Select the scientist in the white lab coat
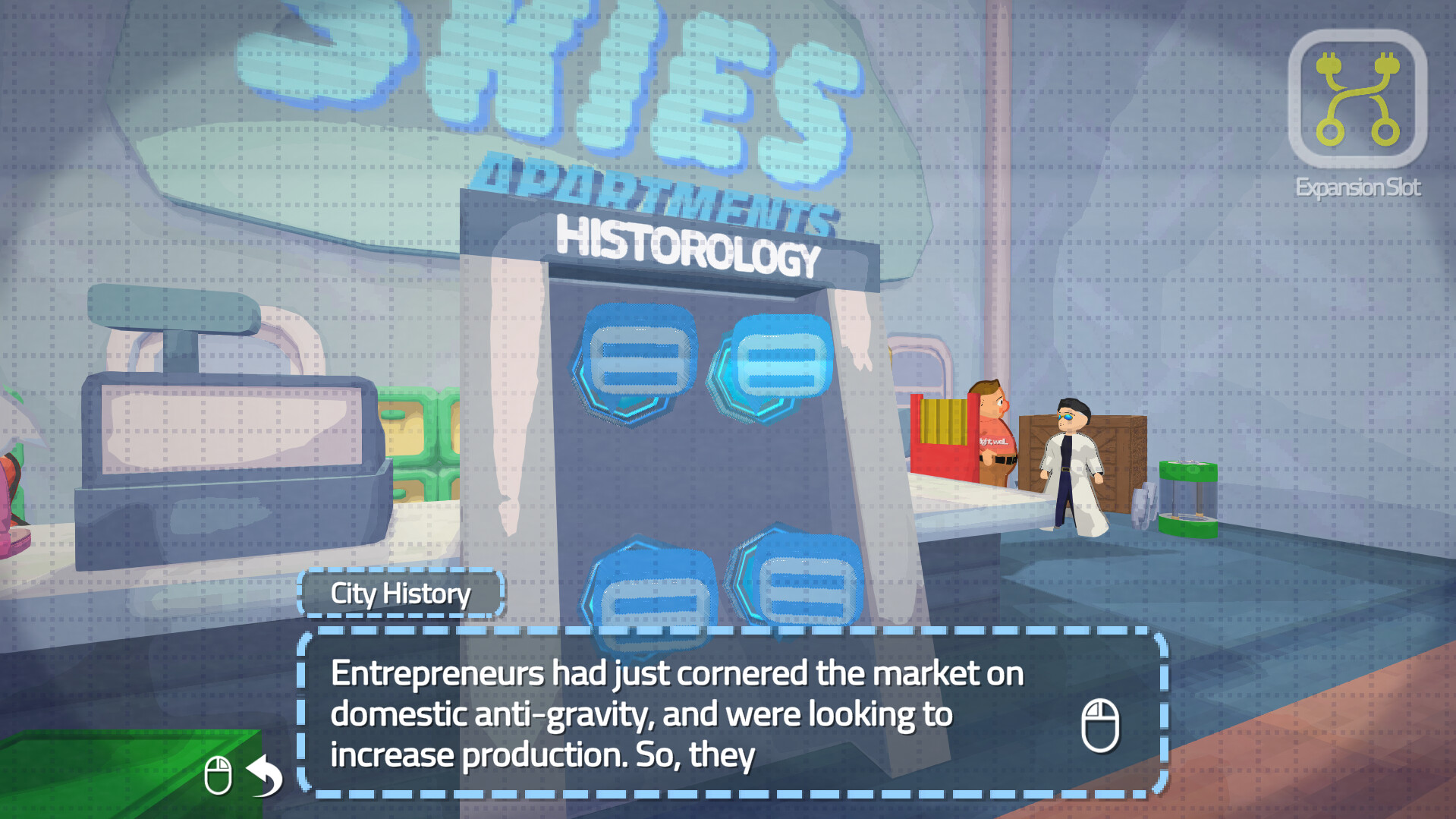 point(1072,467)
